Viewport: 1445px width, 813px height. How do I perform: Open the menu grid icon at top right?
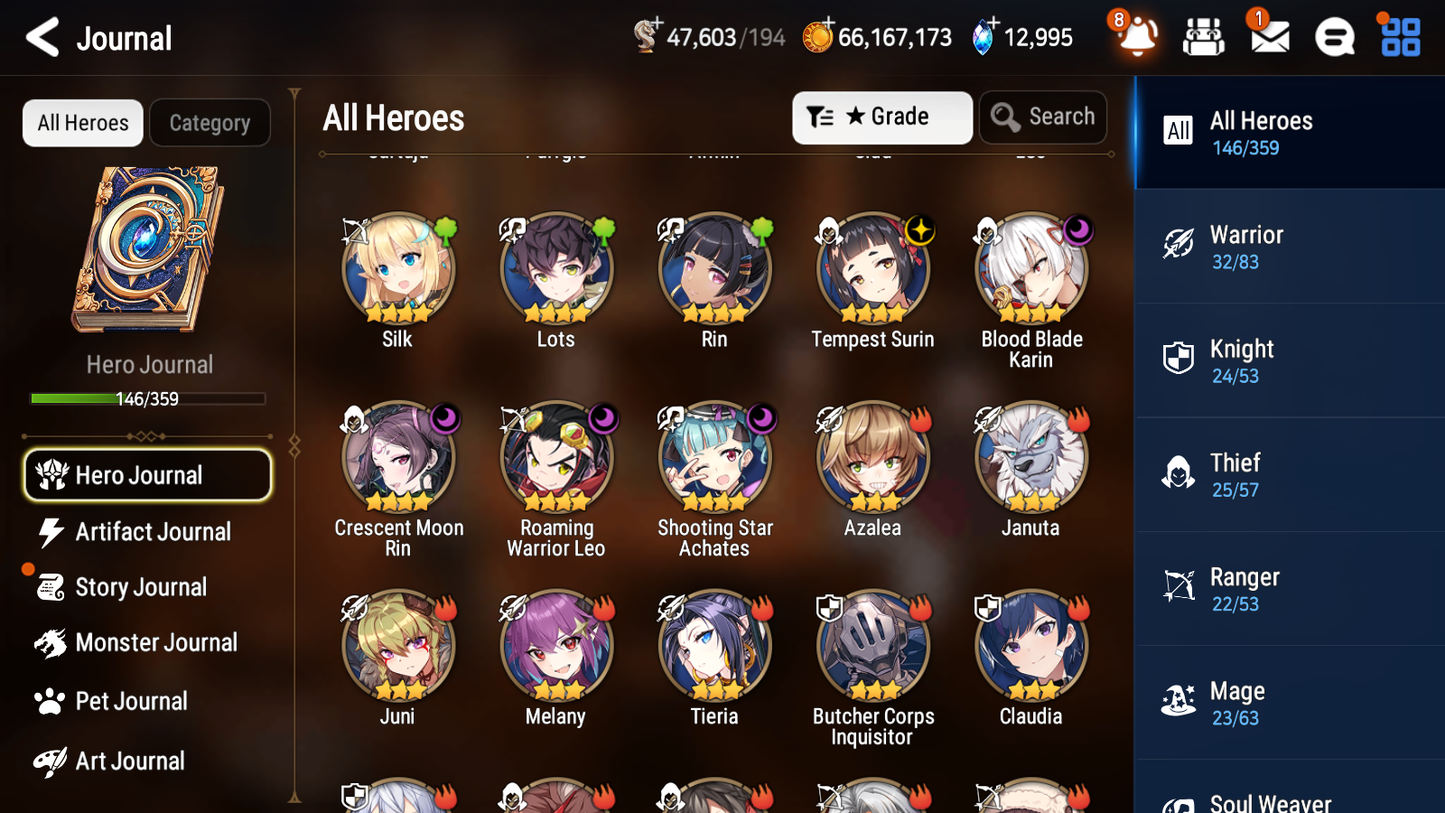(1399, 36)
